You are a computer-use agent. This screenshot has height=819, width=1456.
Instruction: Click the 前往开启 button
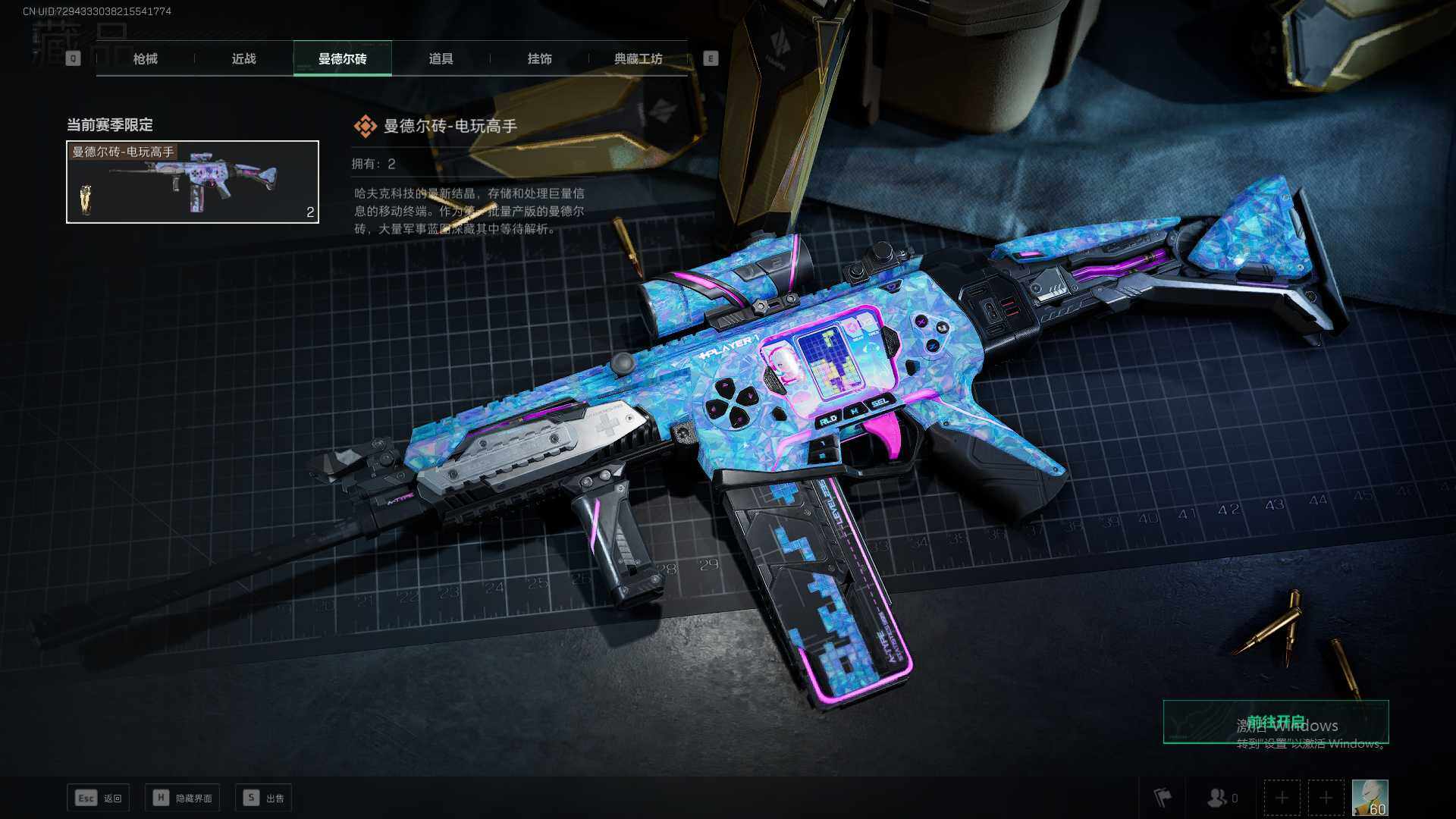(1276, 722)
